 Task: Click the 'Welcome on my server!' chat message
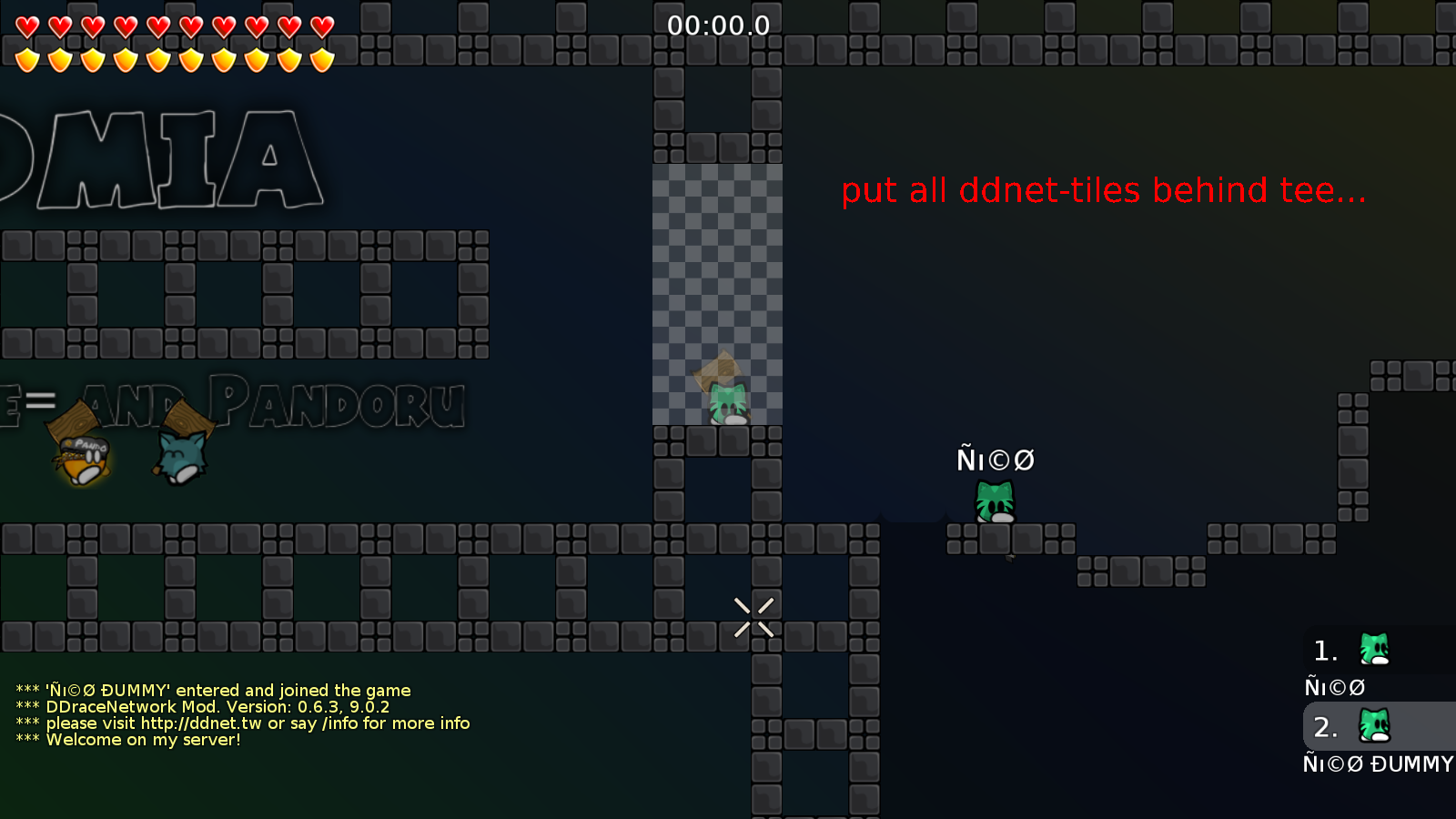[x=146, y=740]
